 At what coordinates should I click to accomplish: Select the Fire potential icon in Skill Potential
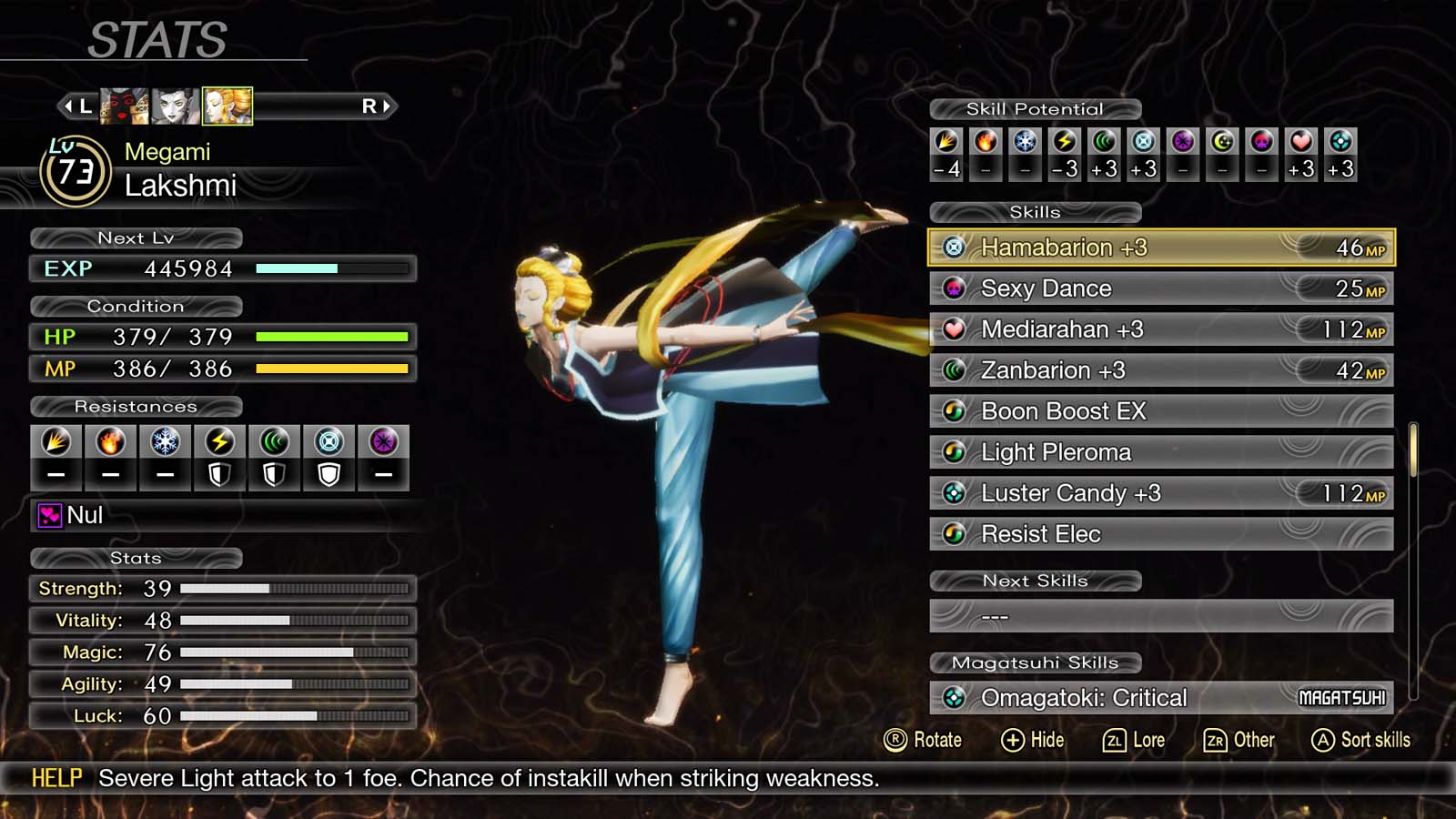pos(986,141)
